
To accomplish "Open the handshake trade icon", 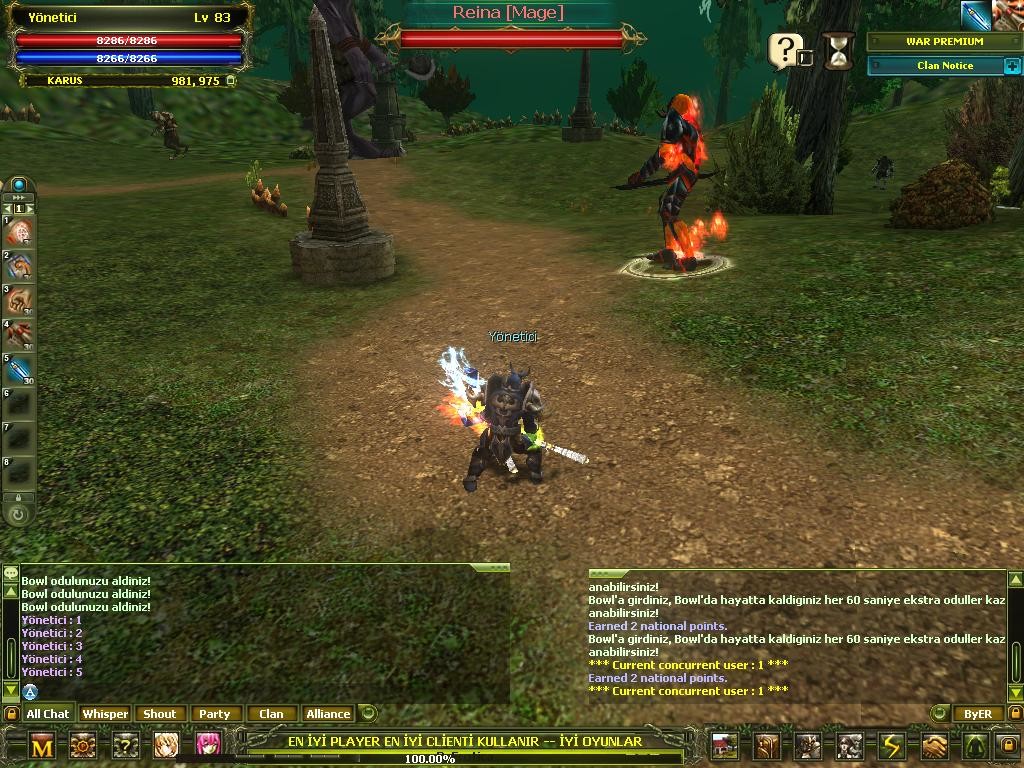I will [934, 746].
